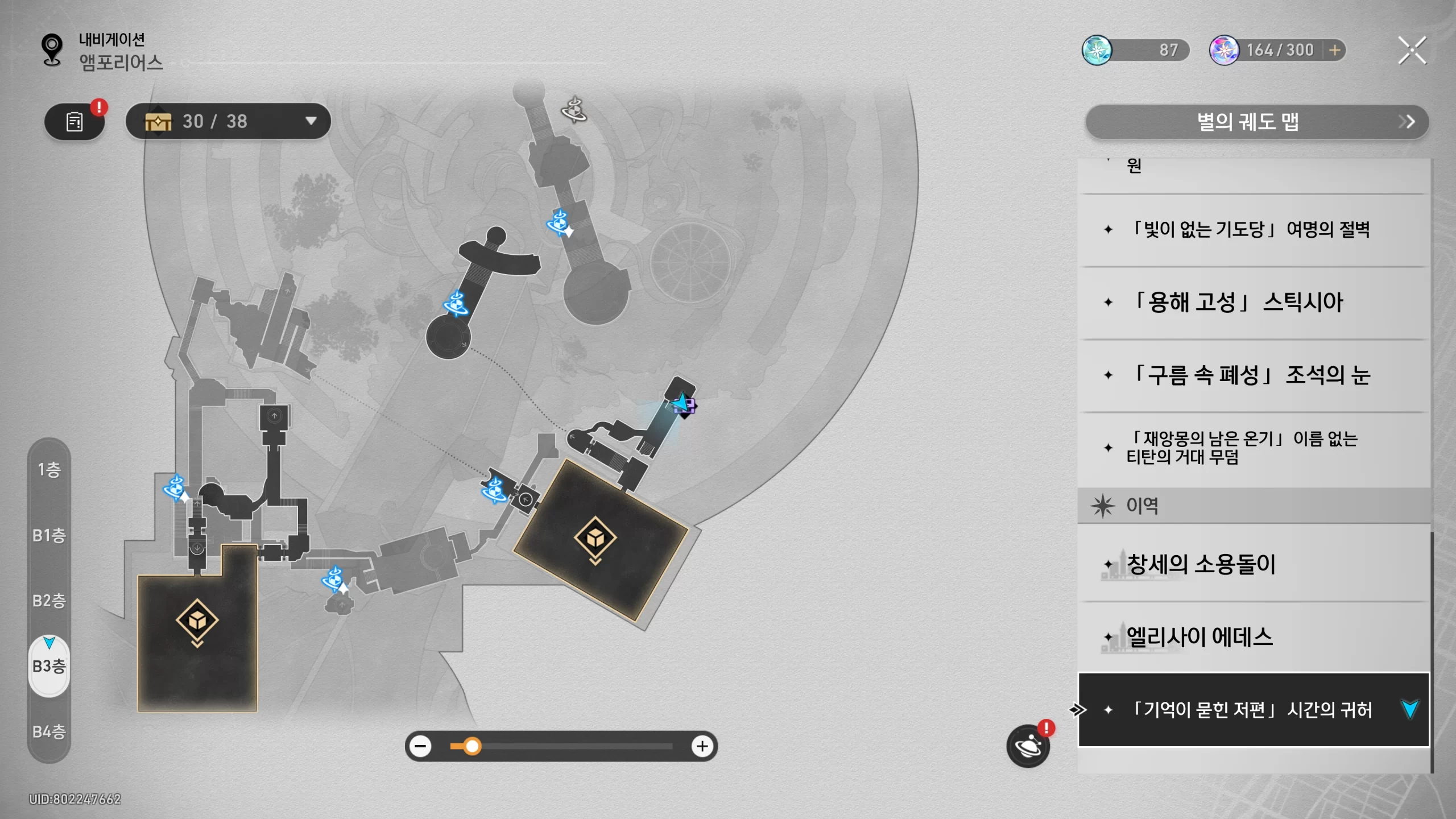Open the 별의 궤도 맵 star rail map
1456x819 pixels.
click(1257, 122)
